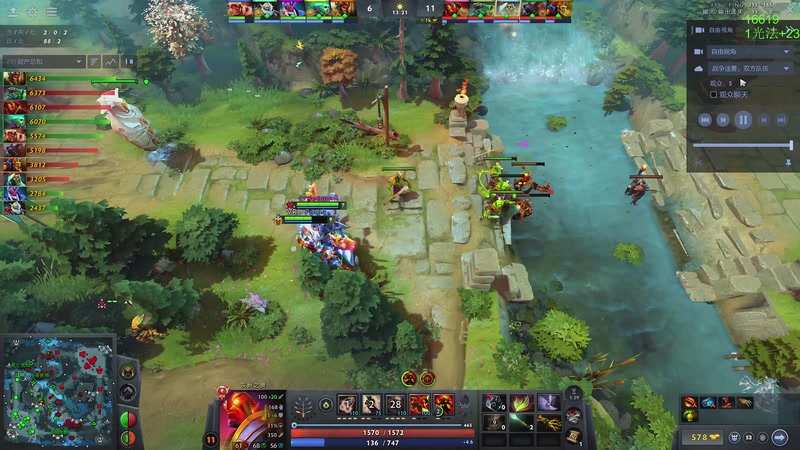
Task: Select the ability showing cooldown 28
Action: [395, 404]
